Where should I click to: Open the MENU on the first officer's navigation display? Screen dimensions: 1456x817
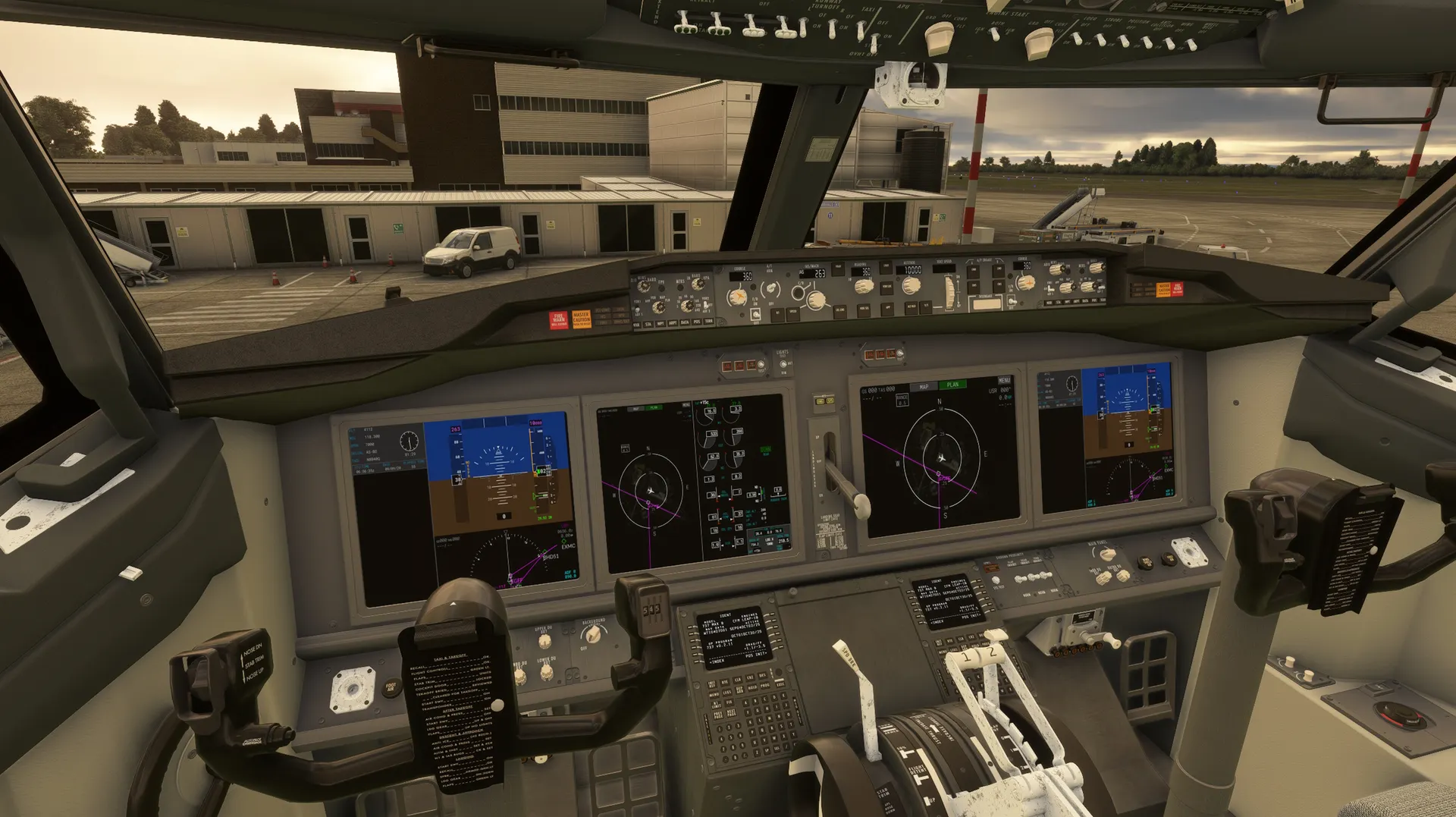point(1004,381)
